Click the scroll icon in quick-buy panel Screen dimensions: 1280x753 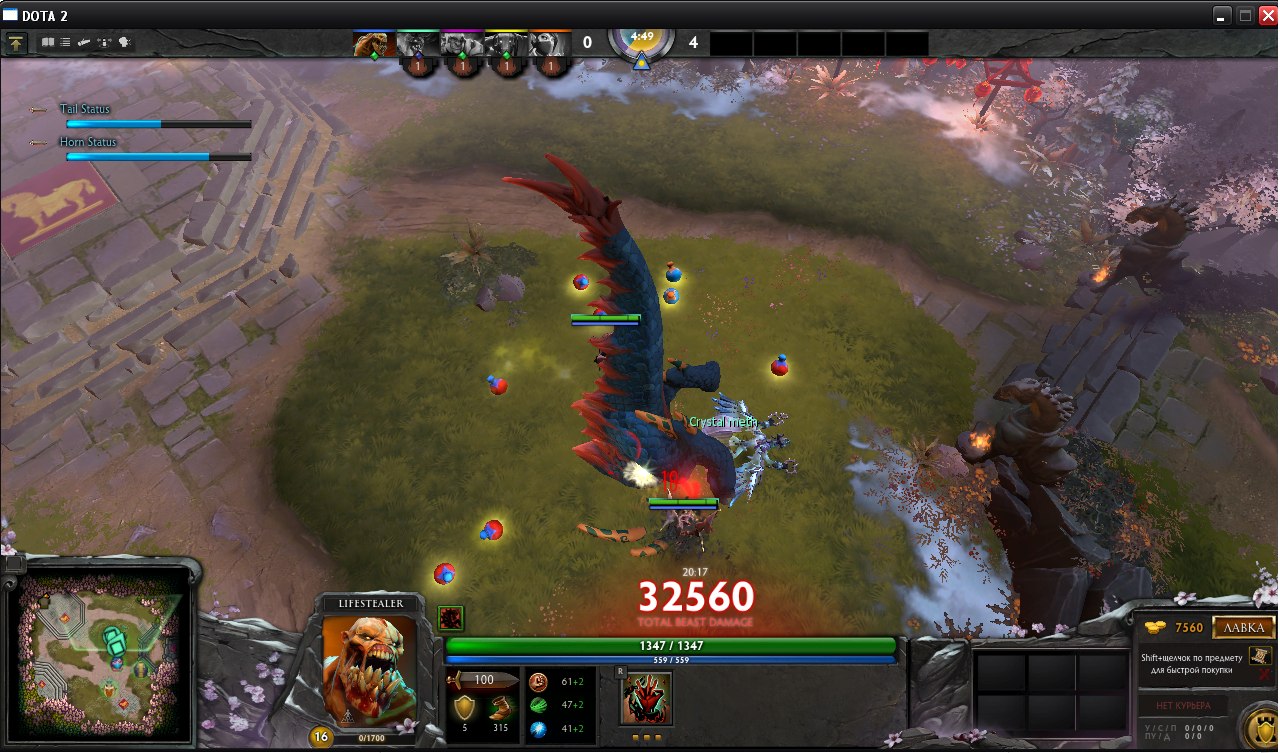(1260, 656)
